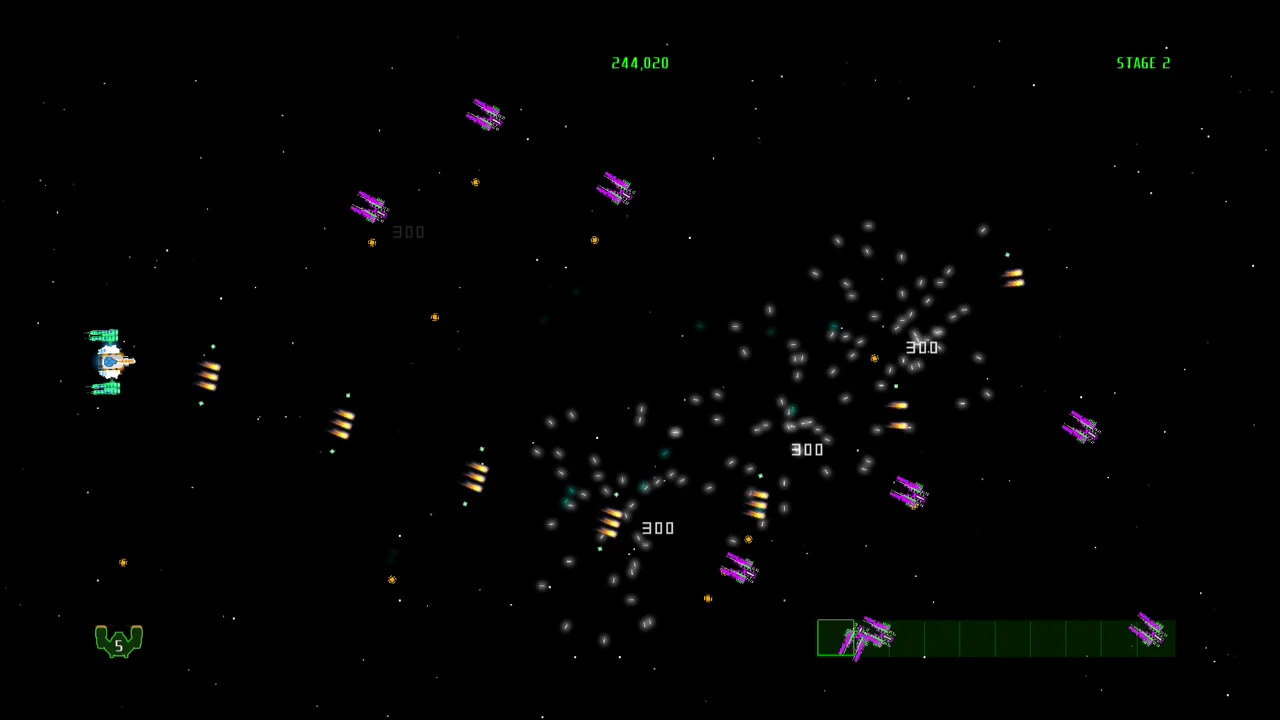
Task: Click the orange triple projectile near the player
Action: (x=207, y=375)
